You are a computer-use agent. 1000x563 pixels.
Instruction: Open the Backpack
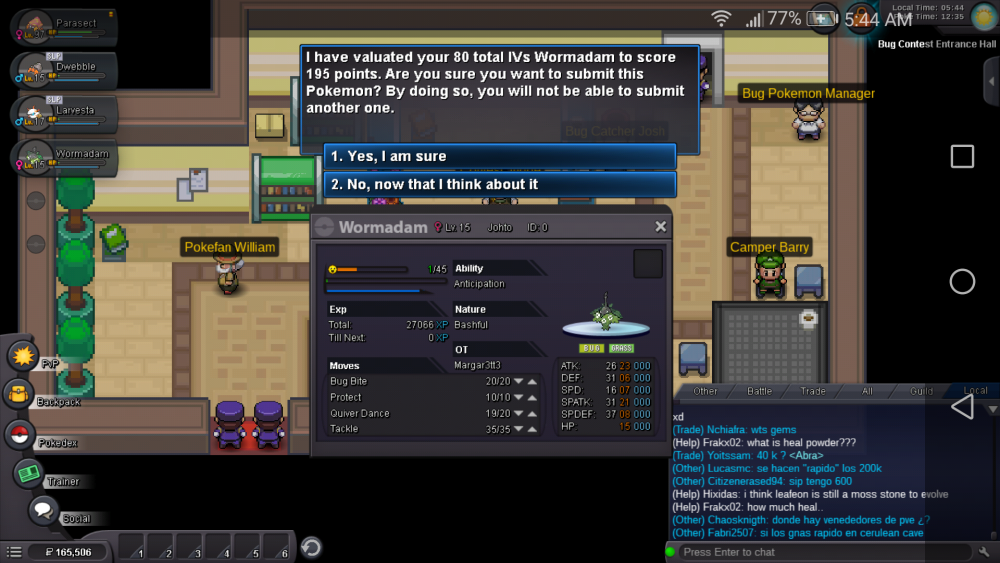point(19,394)
